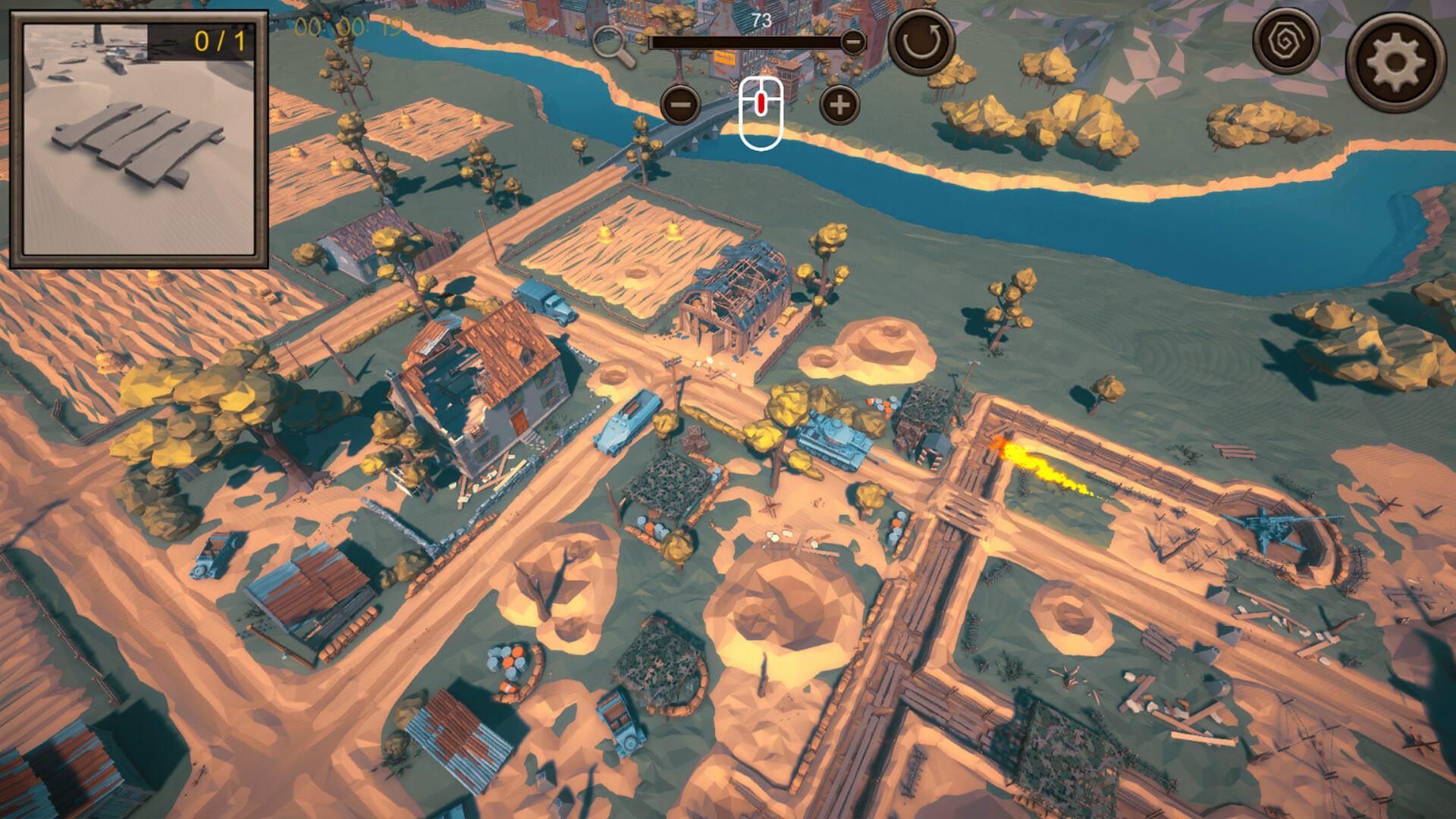Click the mouse scroll wheel indicator icon
1456x819 pixels.
tap(761, 114)
